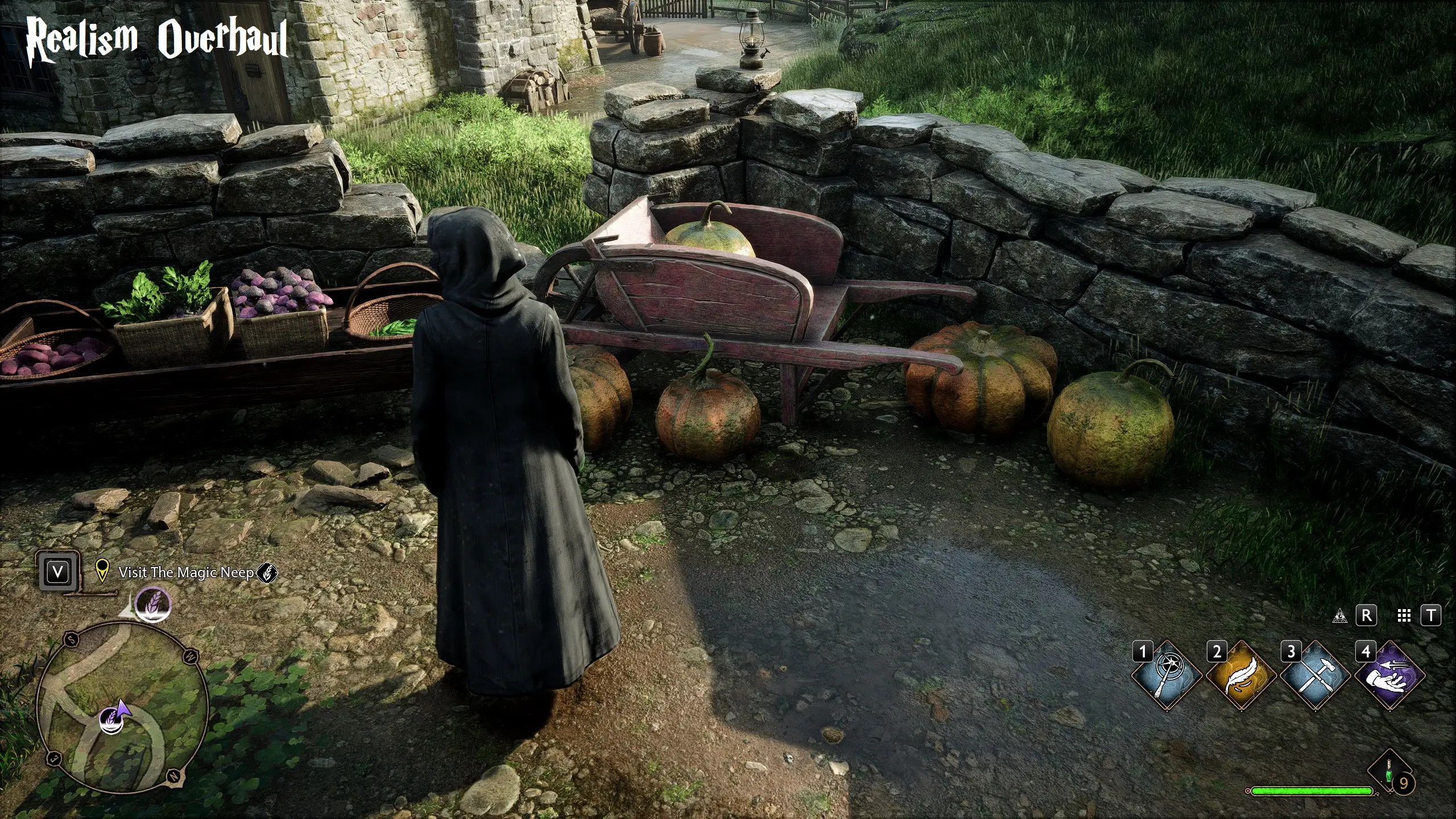Select the North marker on the minimap
1456x819 pixels.
tap(173, 775)
